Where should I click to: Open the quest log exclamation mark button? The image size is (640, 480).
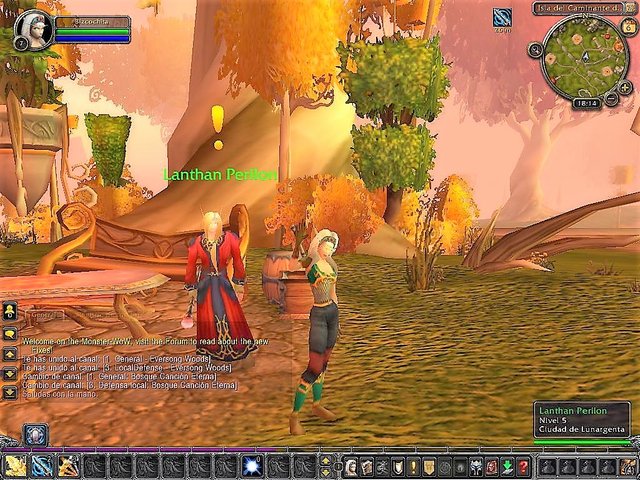click(413, 467)
